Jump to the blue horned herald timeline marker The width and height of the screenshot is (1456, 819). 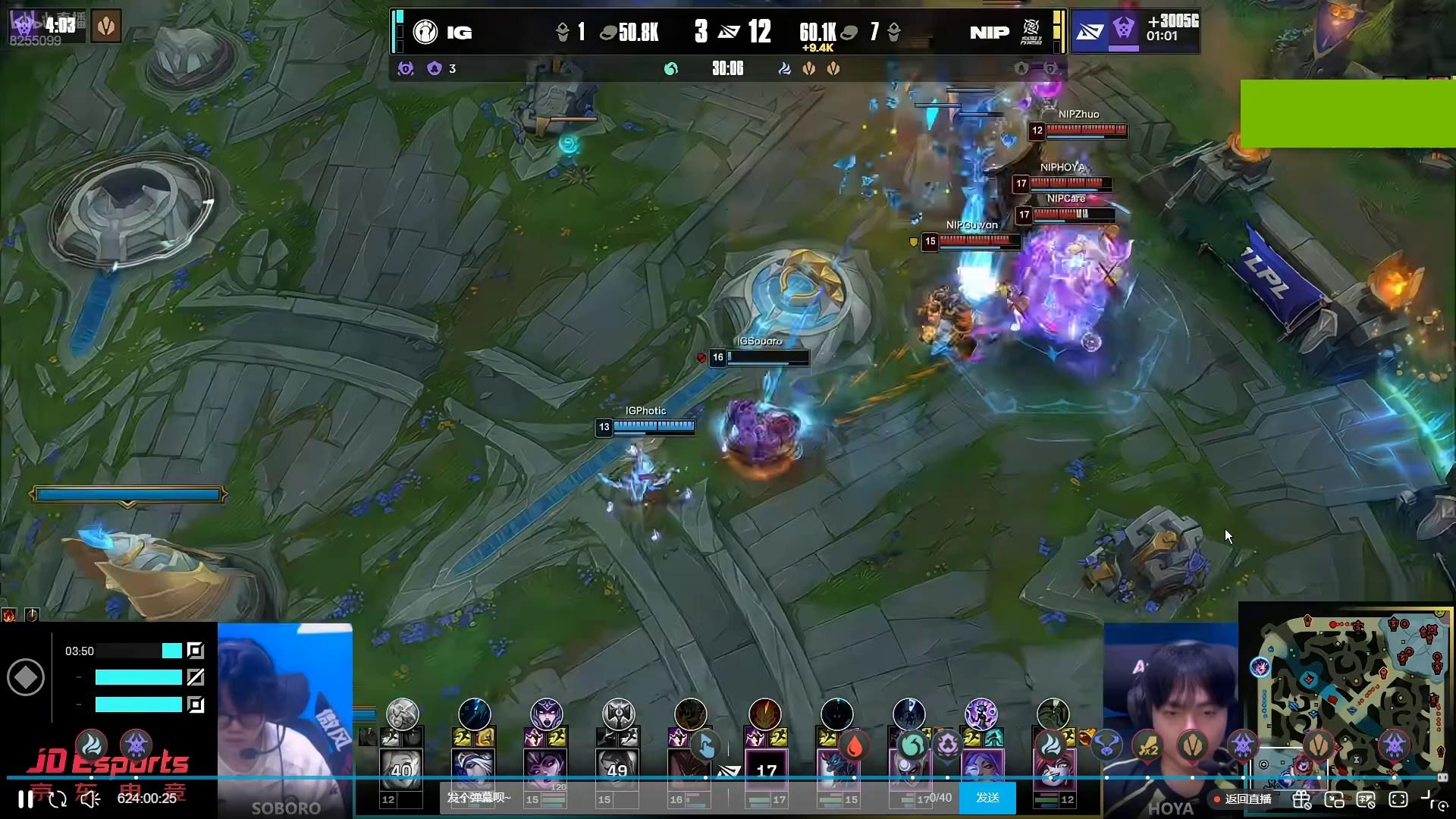click(1106, 747)
